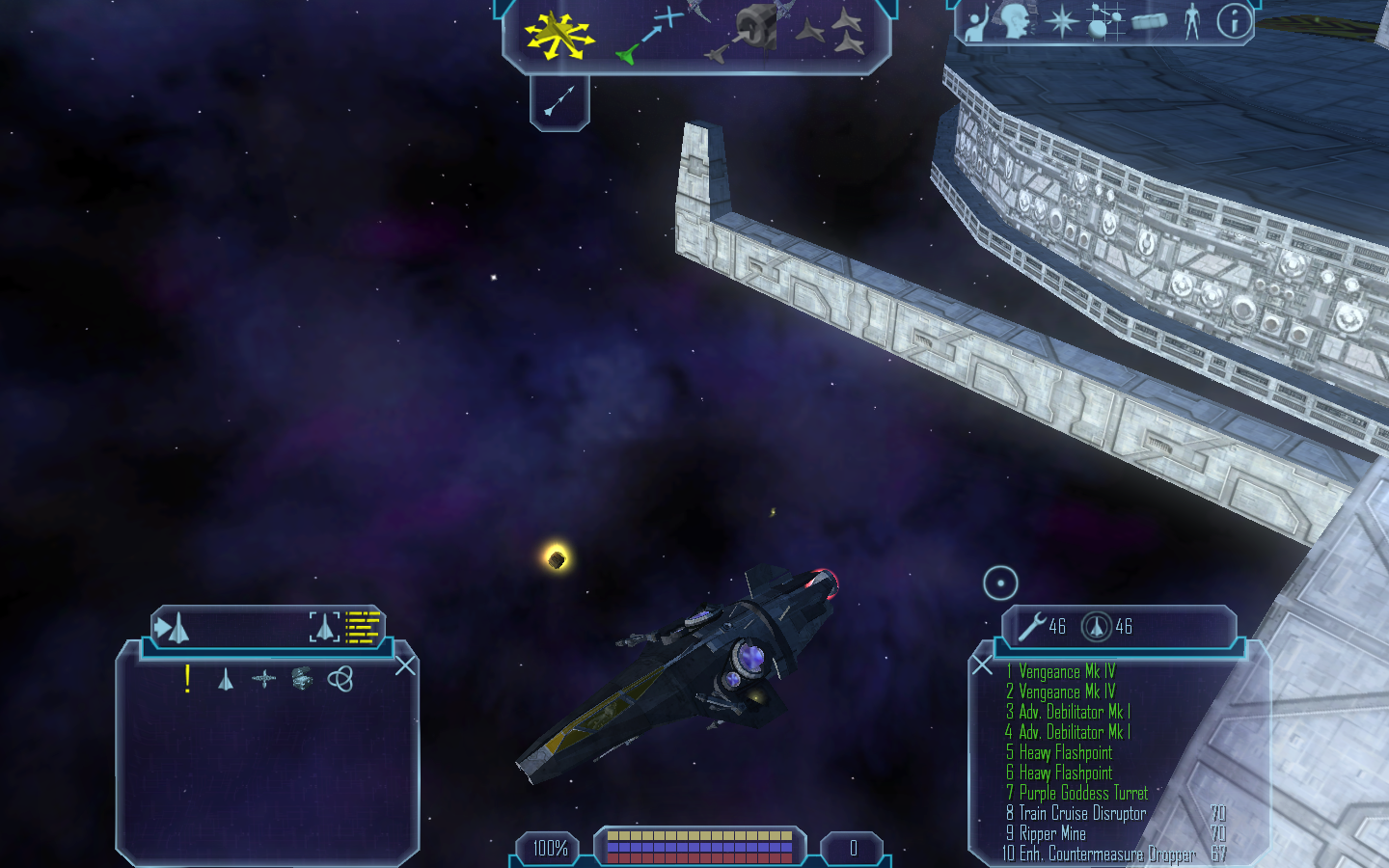The width and height of the screenshot is (1389, 868).
Task: Filter contact list to ships
Action: coord(226,680)
